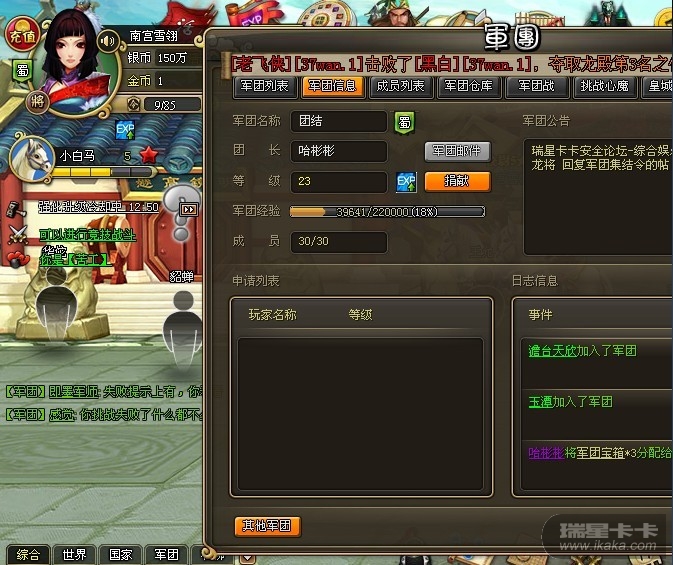Open the 成员列表 members tab

(400, 87)
